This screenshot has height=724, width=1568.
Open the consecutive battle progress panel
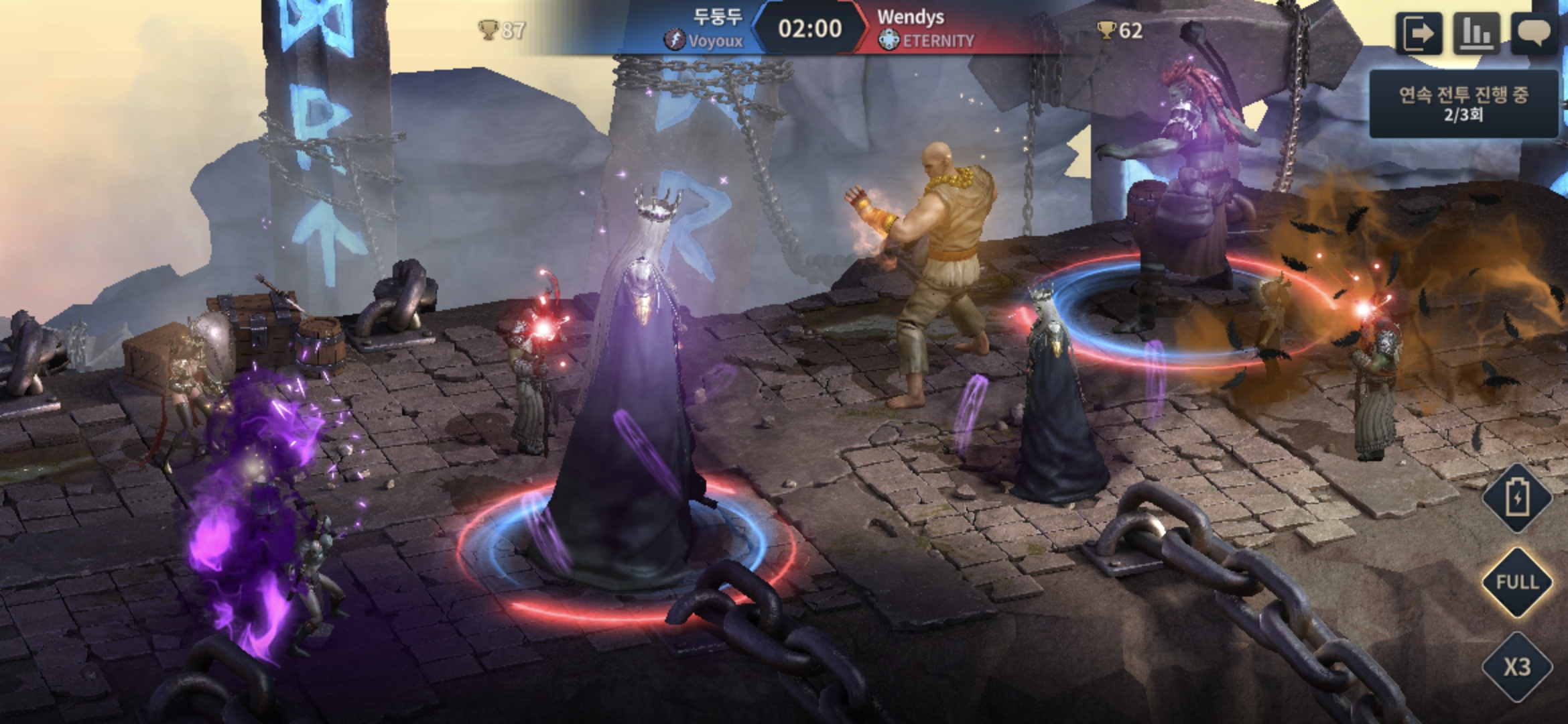(1463, 104)
